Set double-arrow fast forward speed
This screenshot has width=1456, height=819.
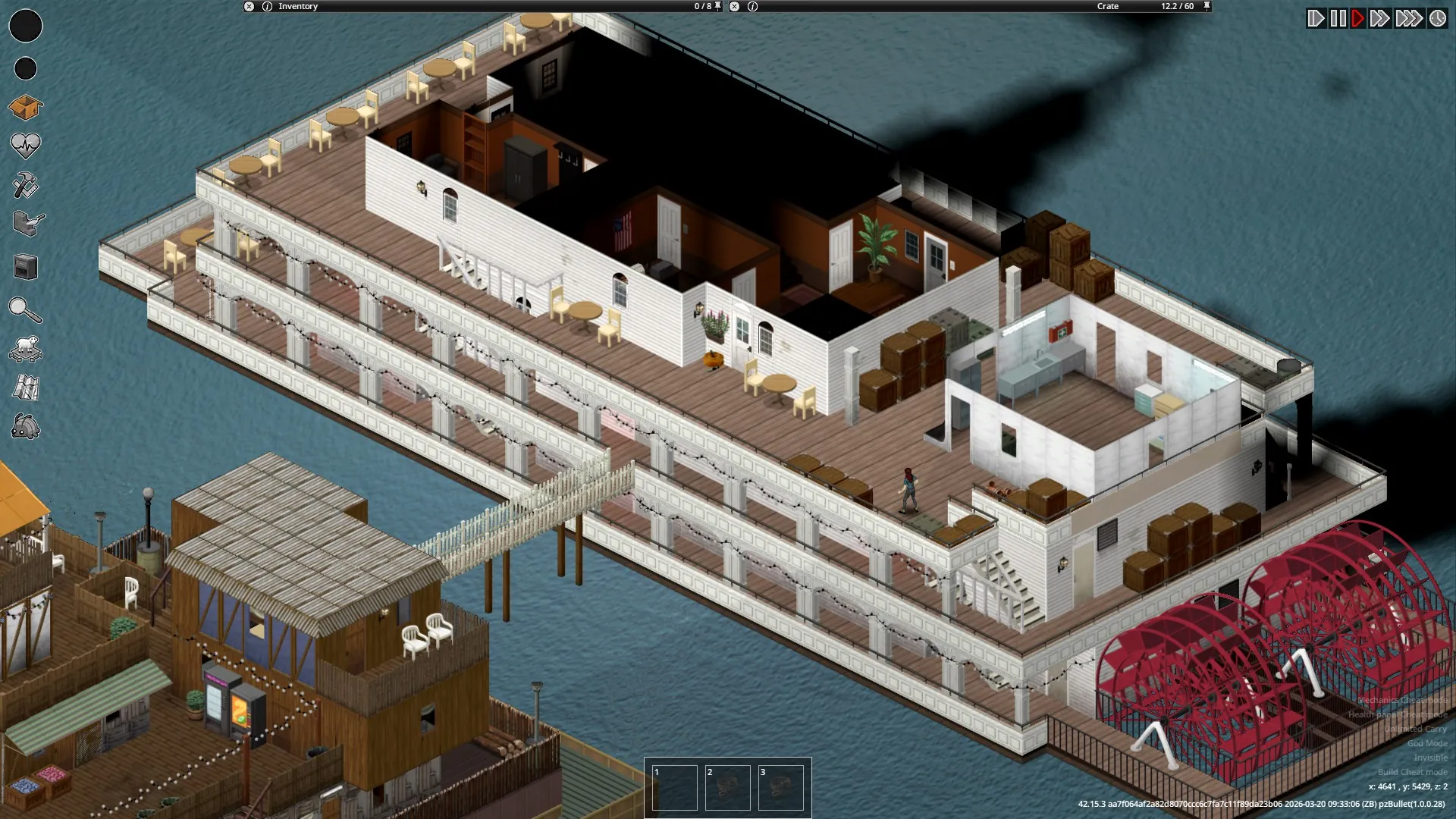point(1379,18)
